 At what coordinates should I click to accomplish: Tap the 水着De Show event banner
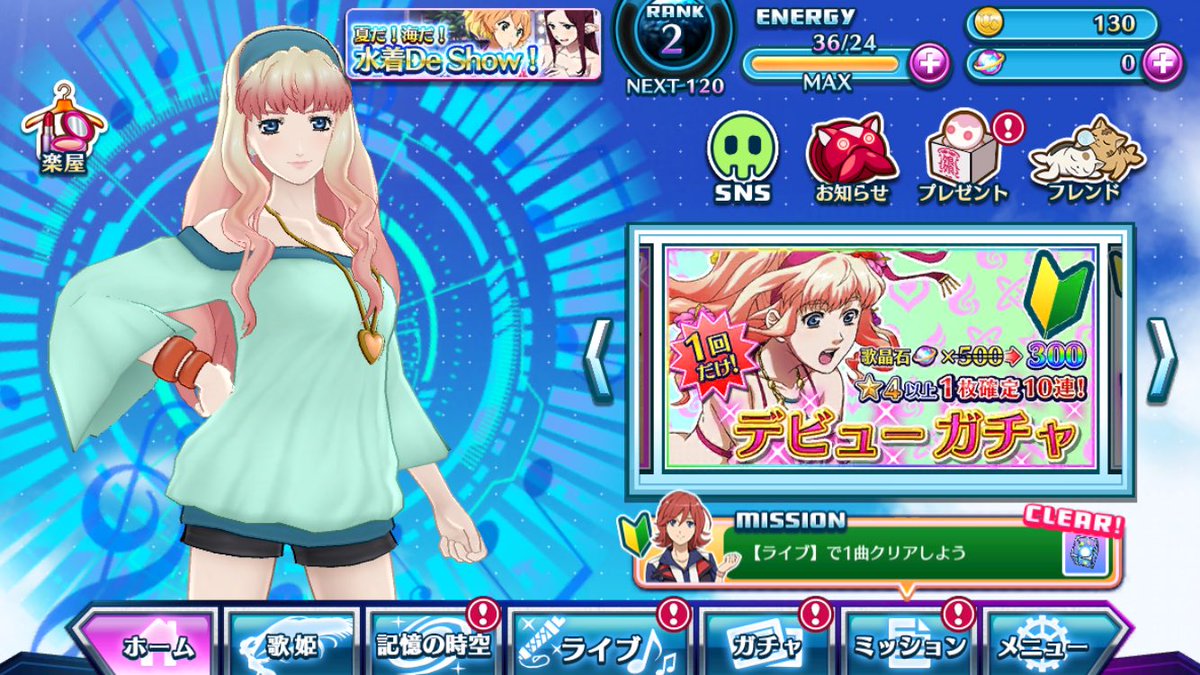pos(473,45)
